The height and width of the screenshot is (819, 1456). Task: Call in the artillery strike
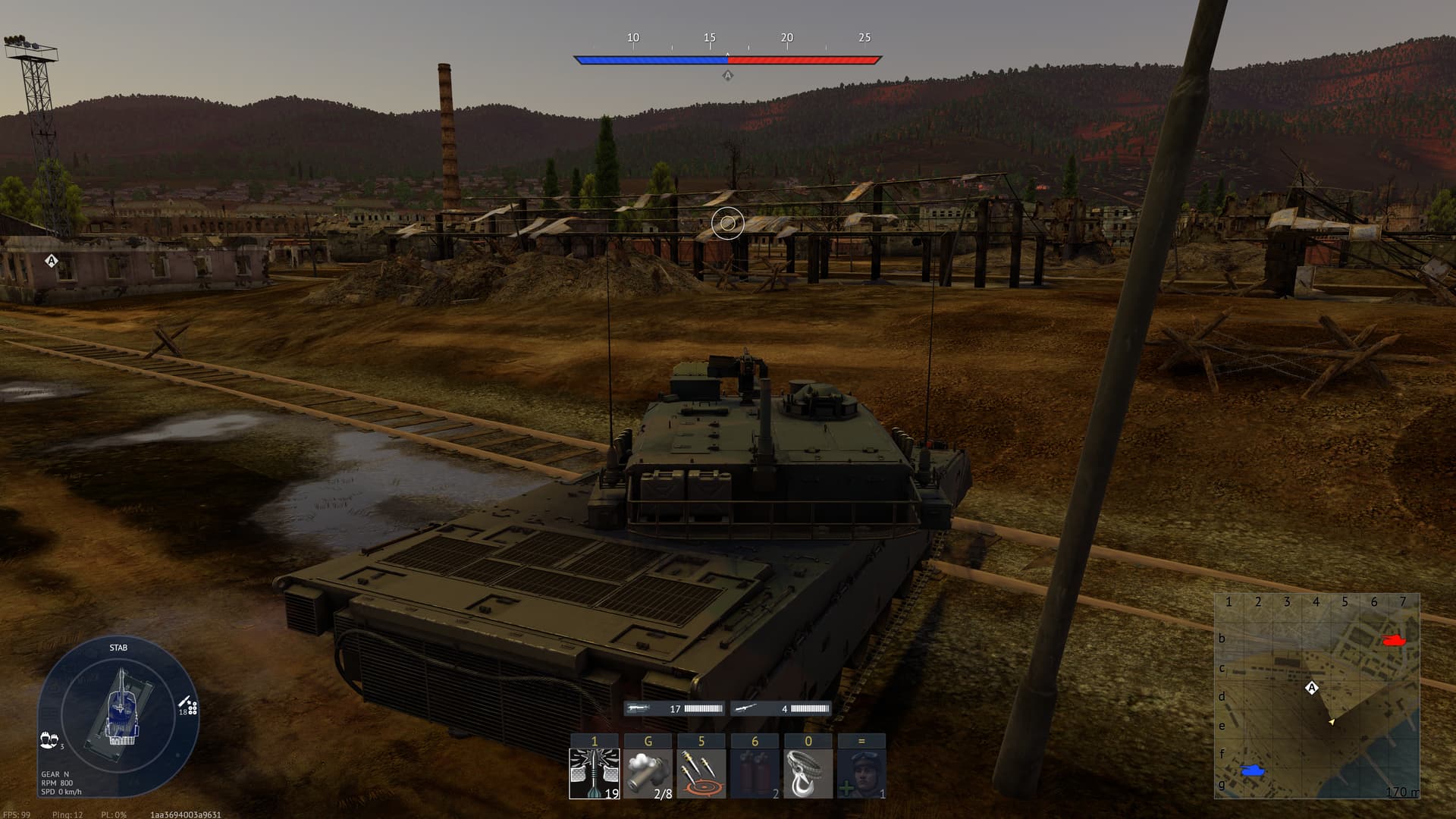click(701, 773)
